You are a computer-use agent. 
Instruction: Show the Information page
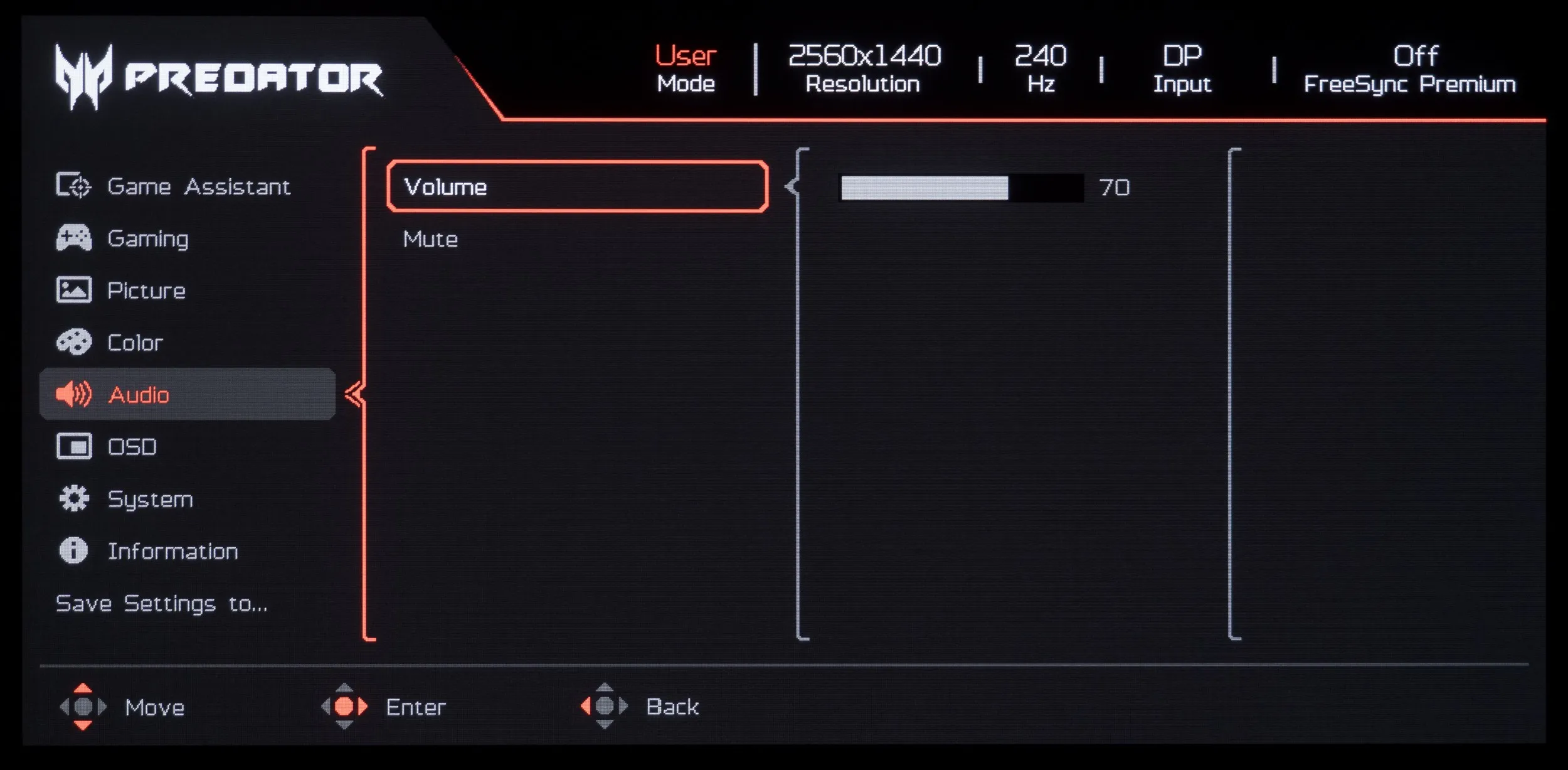pyautogui.click(x=172, y=551)
